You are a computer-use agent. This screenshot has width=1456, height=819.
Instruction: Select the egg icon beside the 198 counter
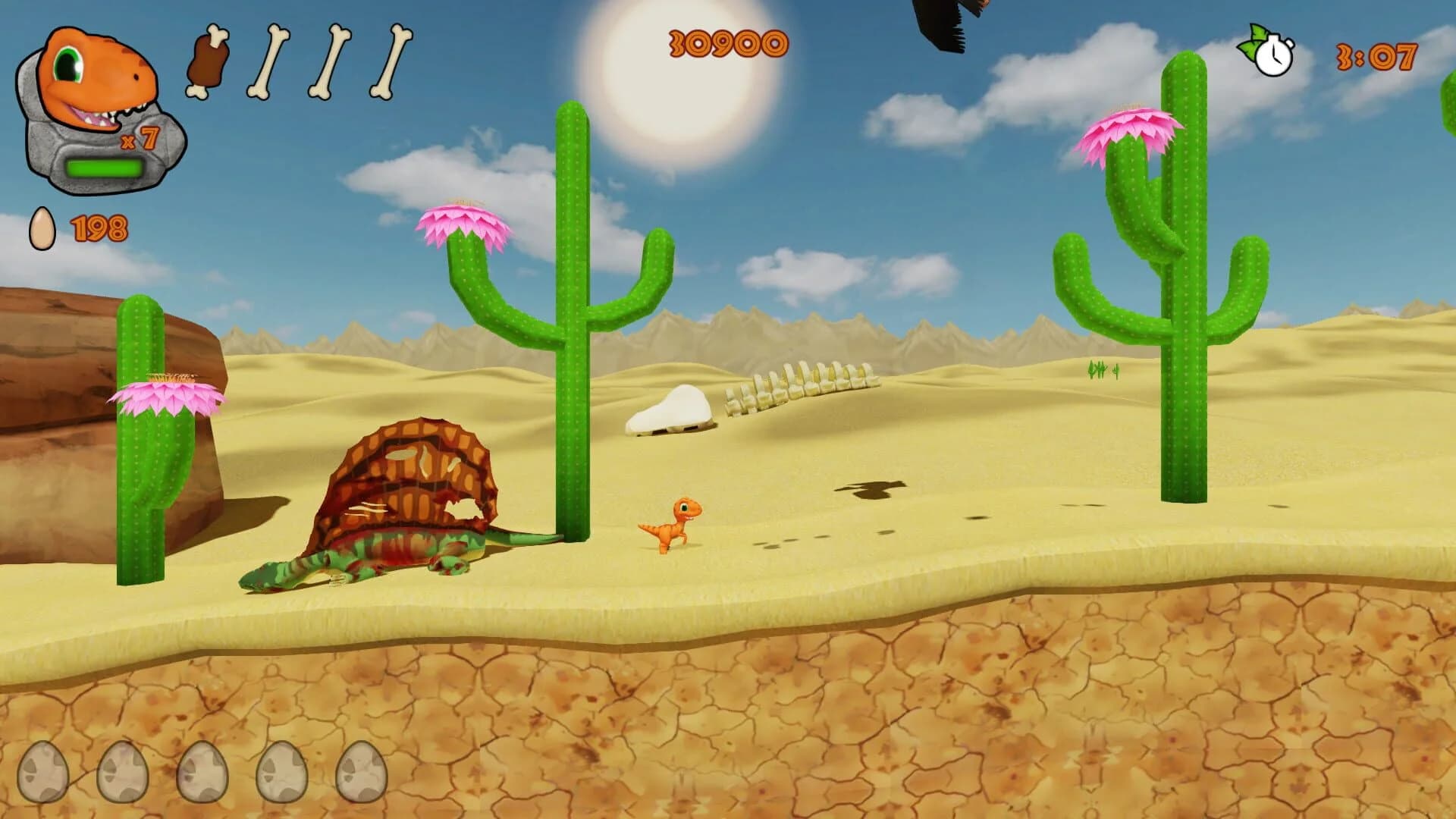tap(41, 227)
